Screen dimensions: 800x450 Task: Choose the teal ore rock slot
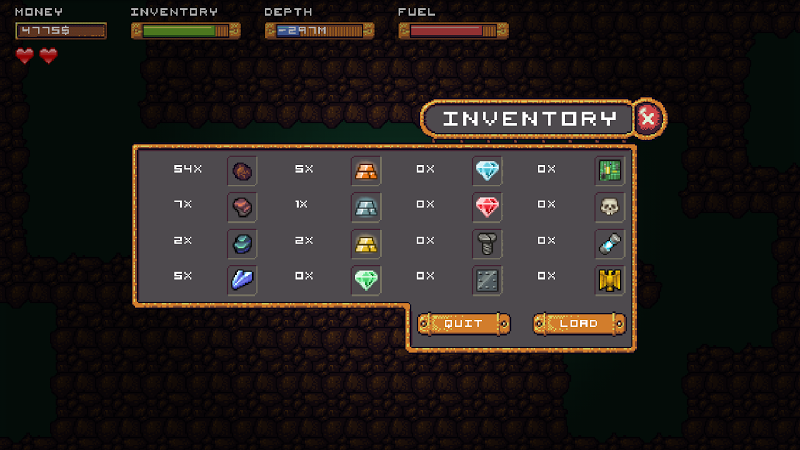242,244
